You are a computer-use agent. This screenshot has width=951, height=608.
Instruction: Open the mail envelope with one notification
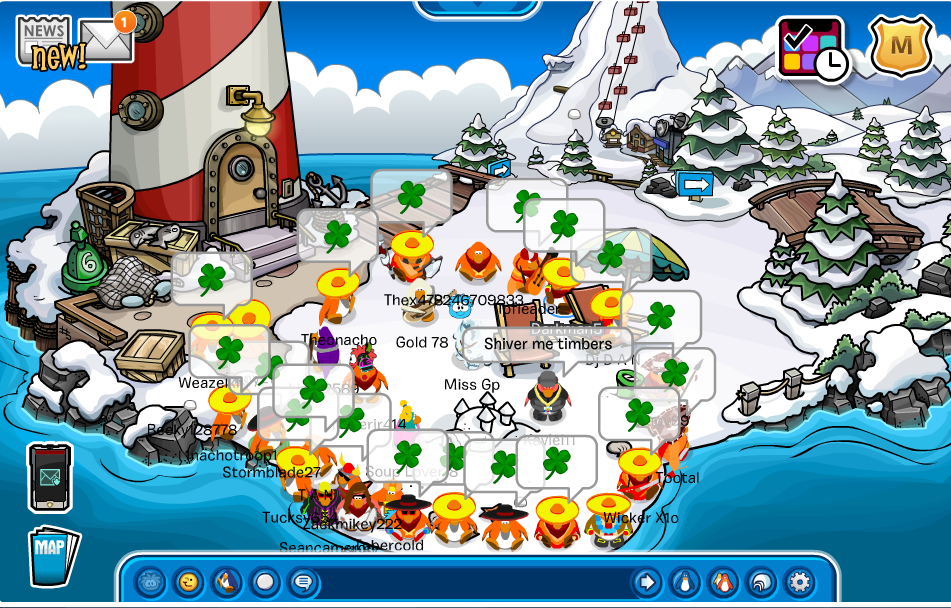click(x=105, y=40)
